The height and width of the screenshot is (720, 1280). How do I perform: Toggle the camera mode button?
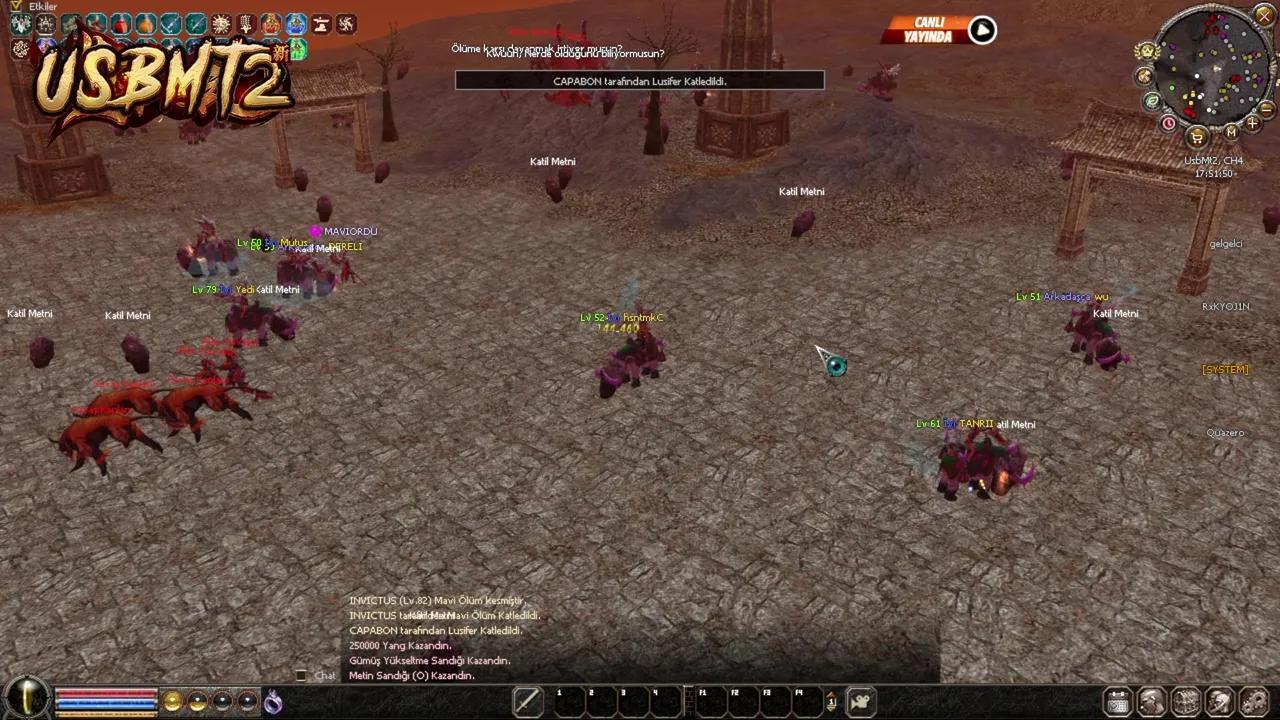click(x=860, y=702)
